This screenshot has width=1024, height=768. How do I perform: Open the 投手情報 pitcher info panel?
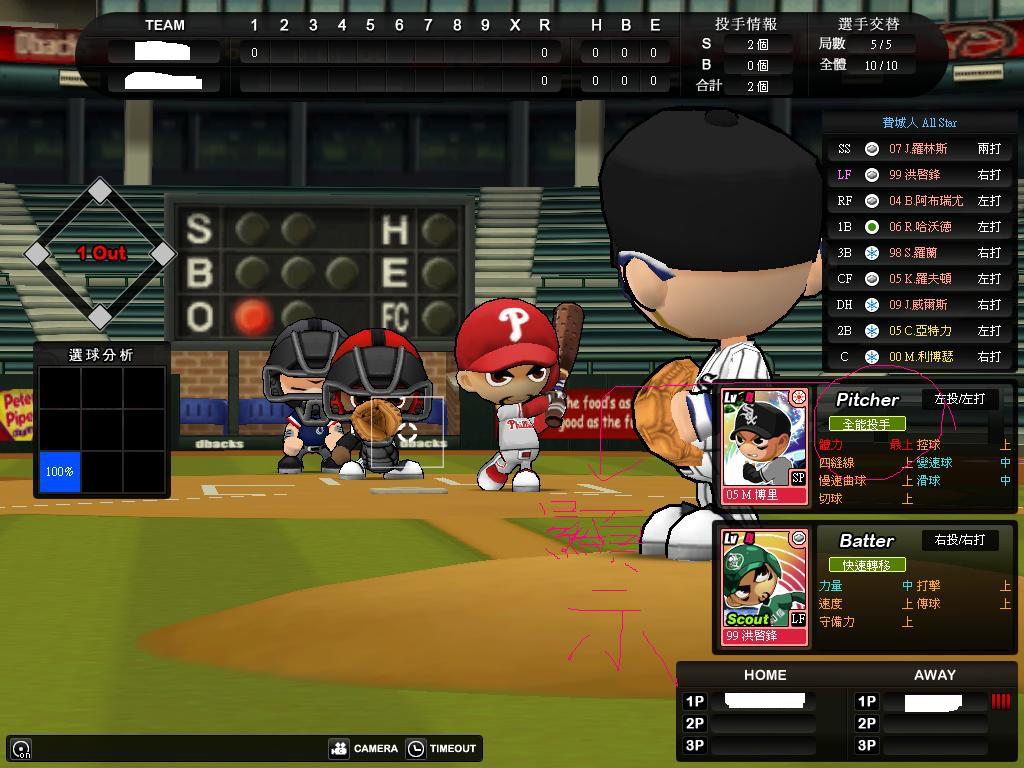(746, 24)
